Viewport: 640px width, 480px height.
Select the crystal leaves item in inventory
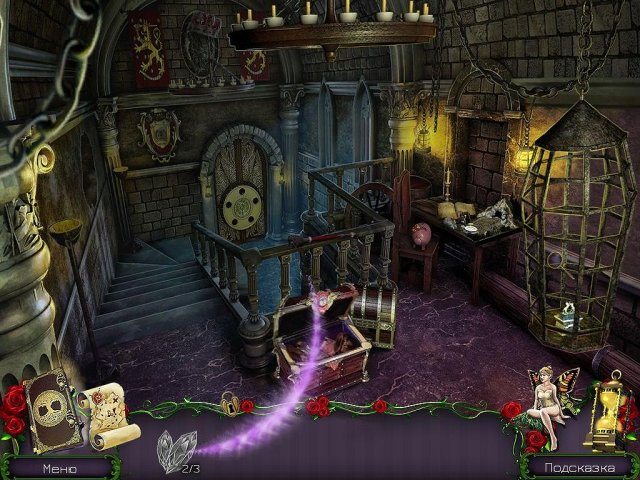tap(176, 449)
